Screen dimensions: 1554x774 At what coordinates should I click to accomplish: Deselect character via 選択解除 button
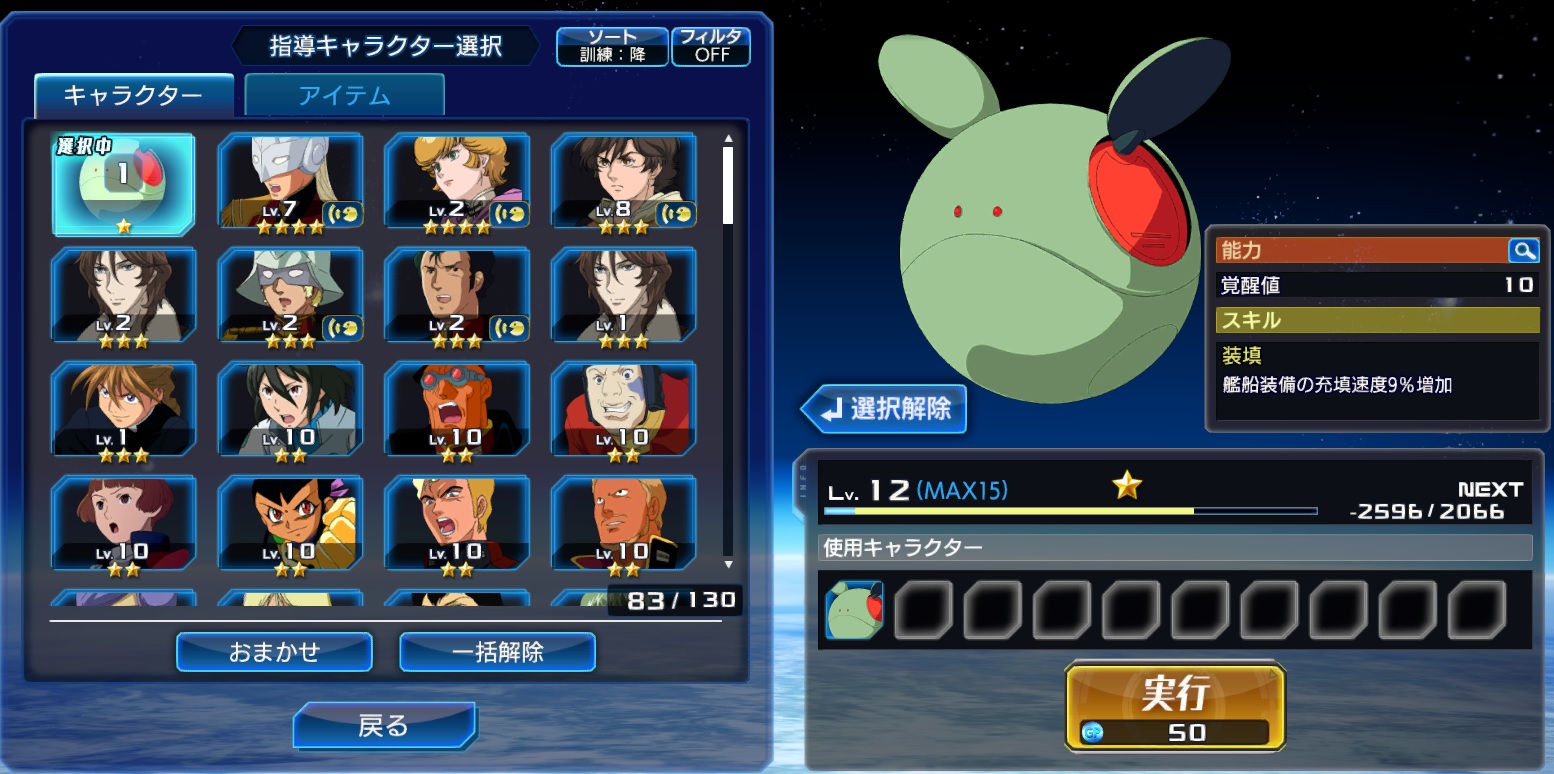coord(884,409)
